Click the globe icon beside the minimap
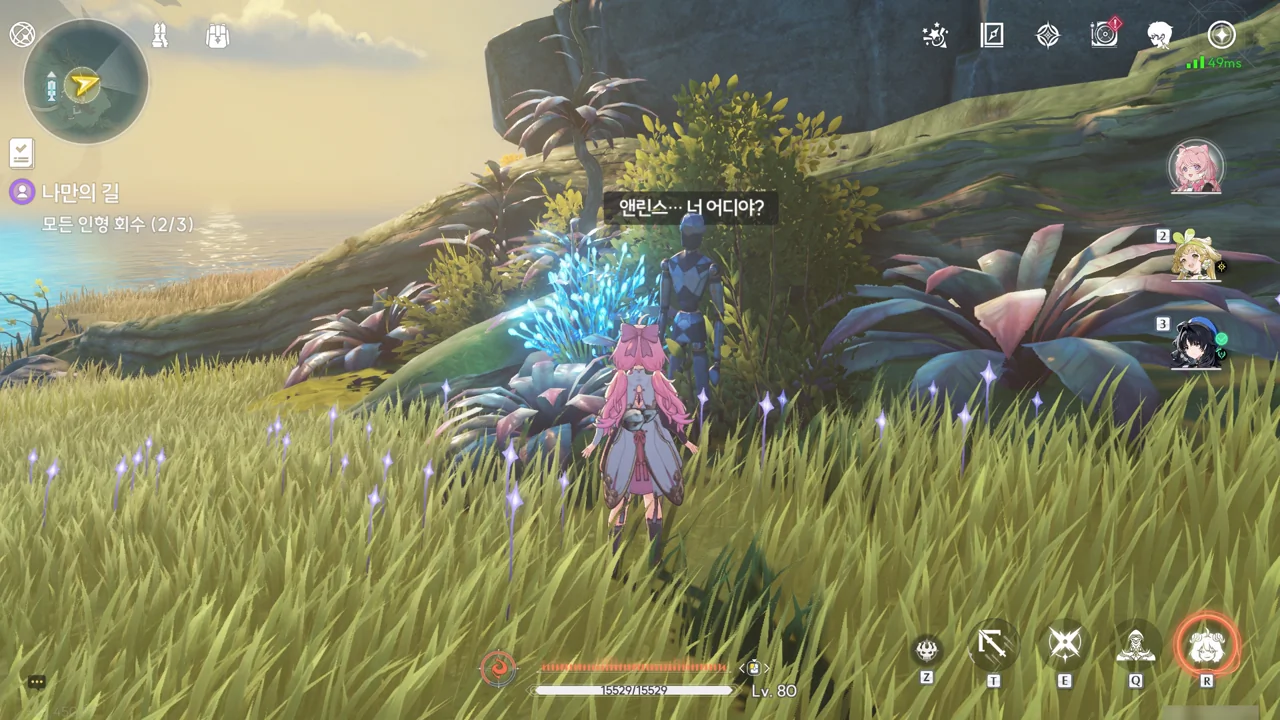 [x=22, y=35]
